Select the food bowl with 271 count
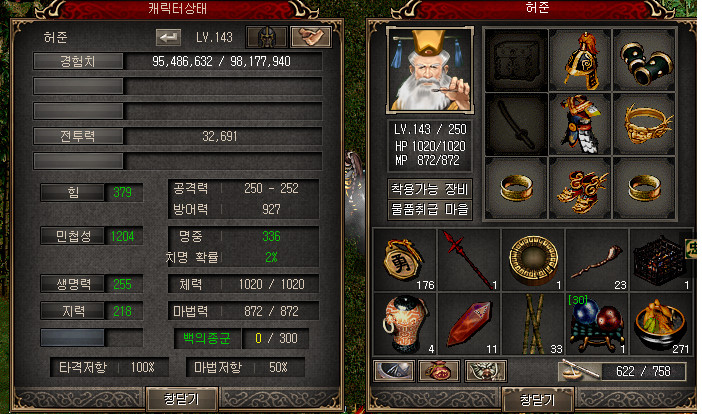The height and width of the screenshot is (414, 702). [x=660, y=322]
